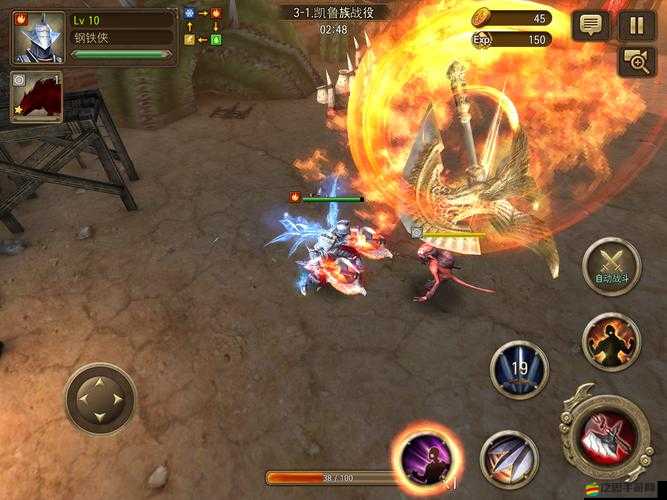The image size is (667, 500).
Task: Pause the game
Action: tap(636, 25)
